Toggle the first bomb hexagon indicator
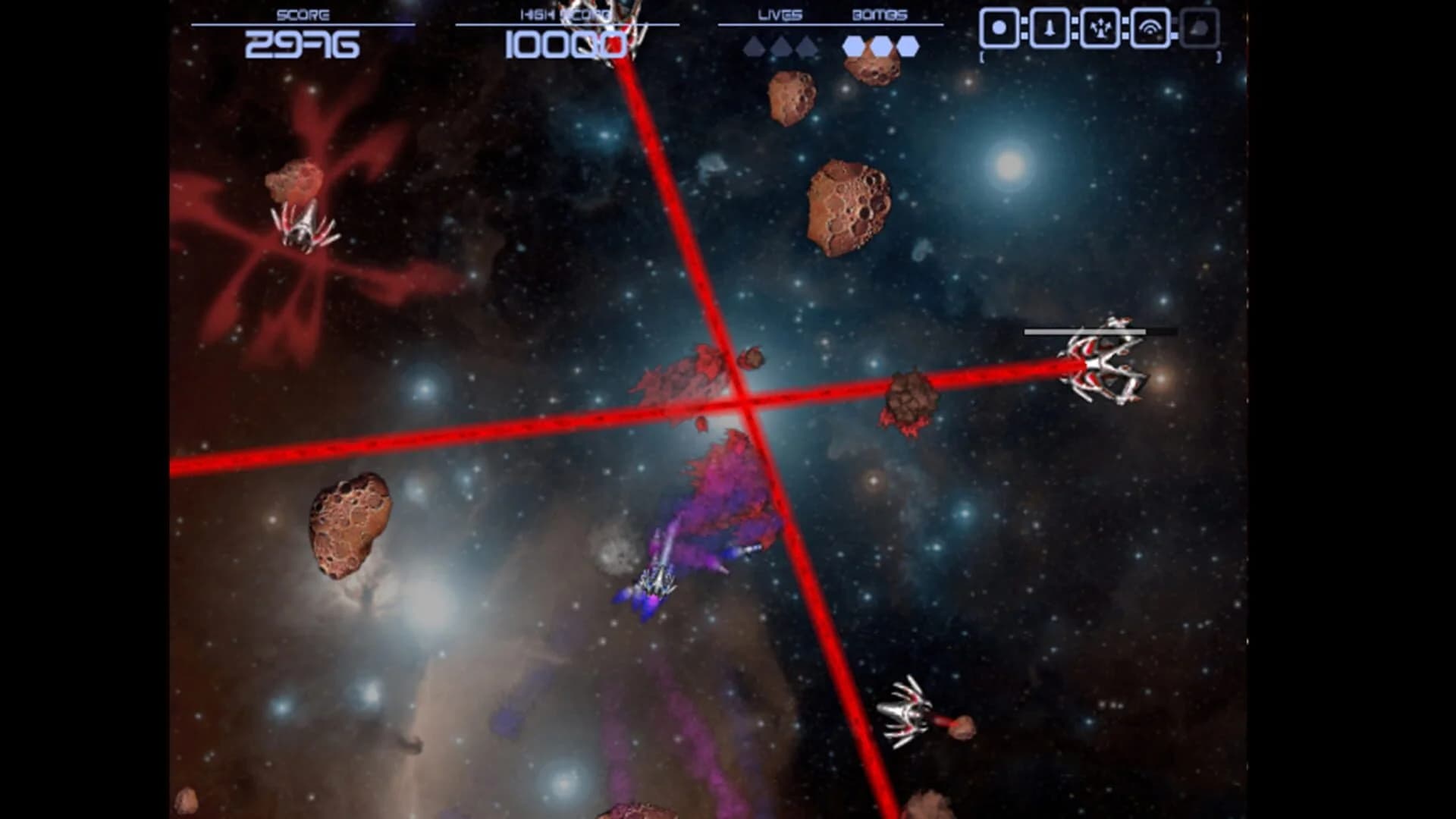1456x819 pixels. tap(852, 46)
